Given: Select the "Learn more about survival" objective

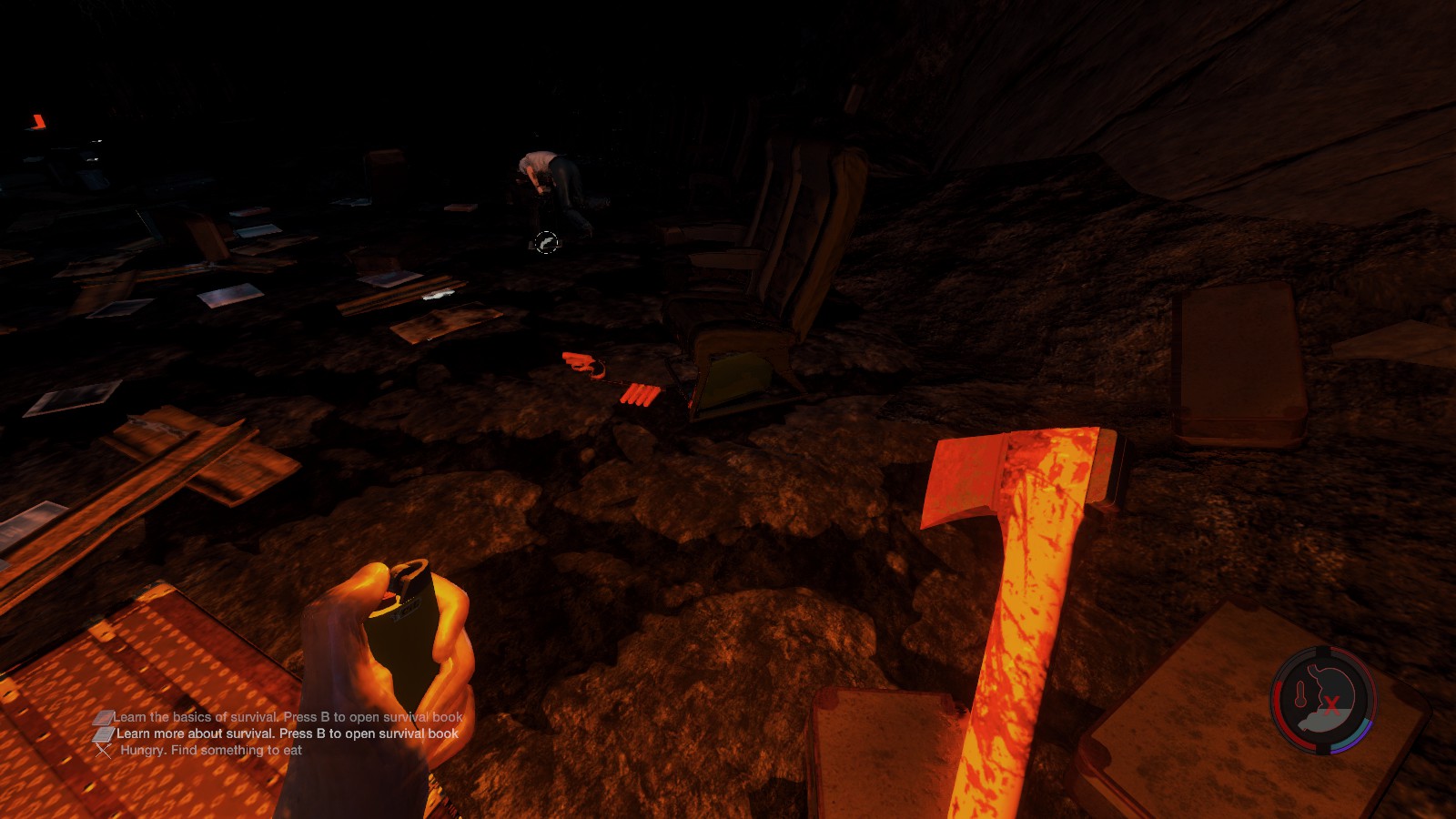Looking at the screenshot, I should pyautogui.click(x=287, y=733).
